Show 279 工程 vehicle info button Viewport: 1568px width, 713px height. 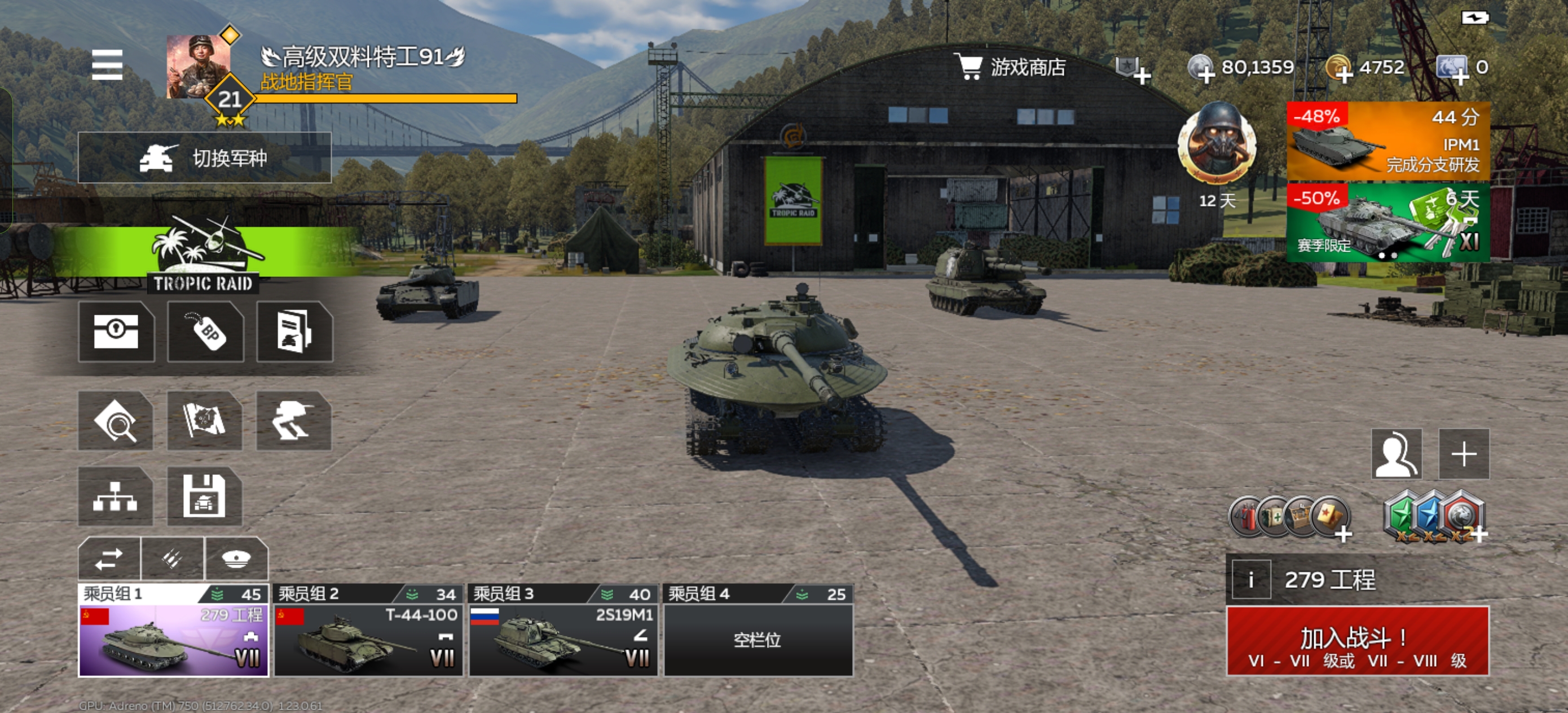coord(1251,580)
